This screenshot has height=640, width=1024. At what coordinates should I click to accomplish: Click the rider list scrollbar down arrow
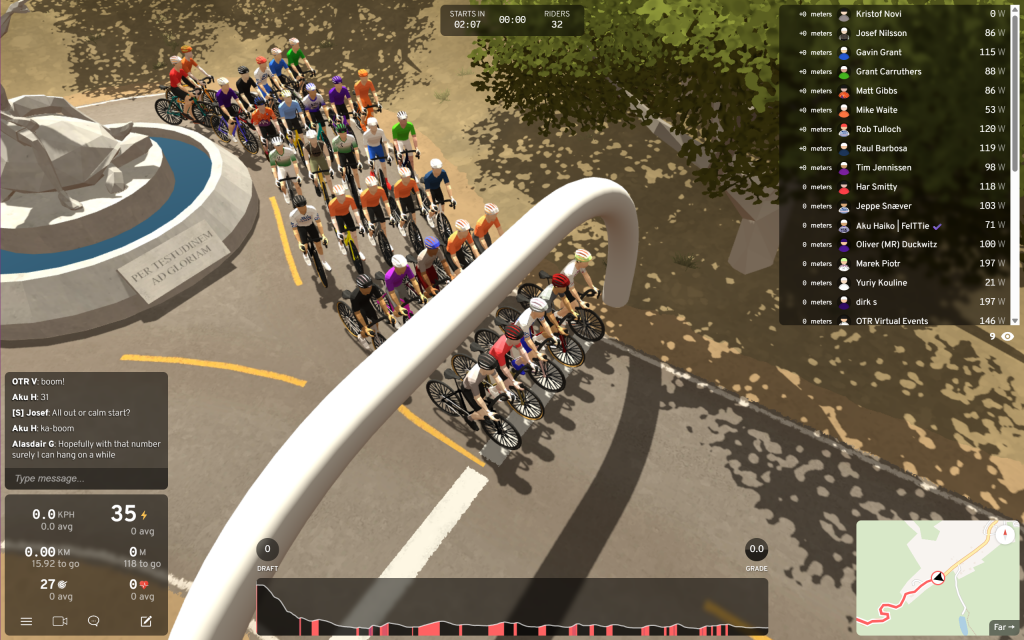[x=1016, y=320]
